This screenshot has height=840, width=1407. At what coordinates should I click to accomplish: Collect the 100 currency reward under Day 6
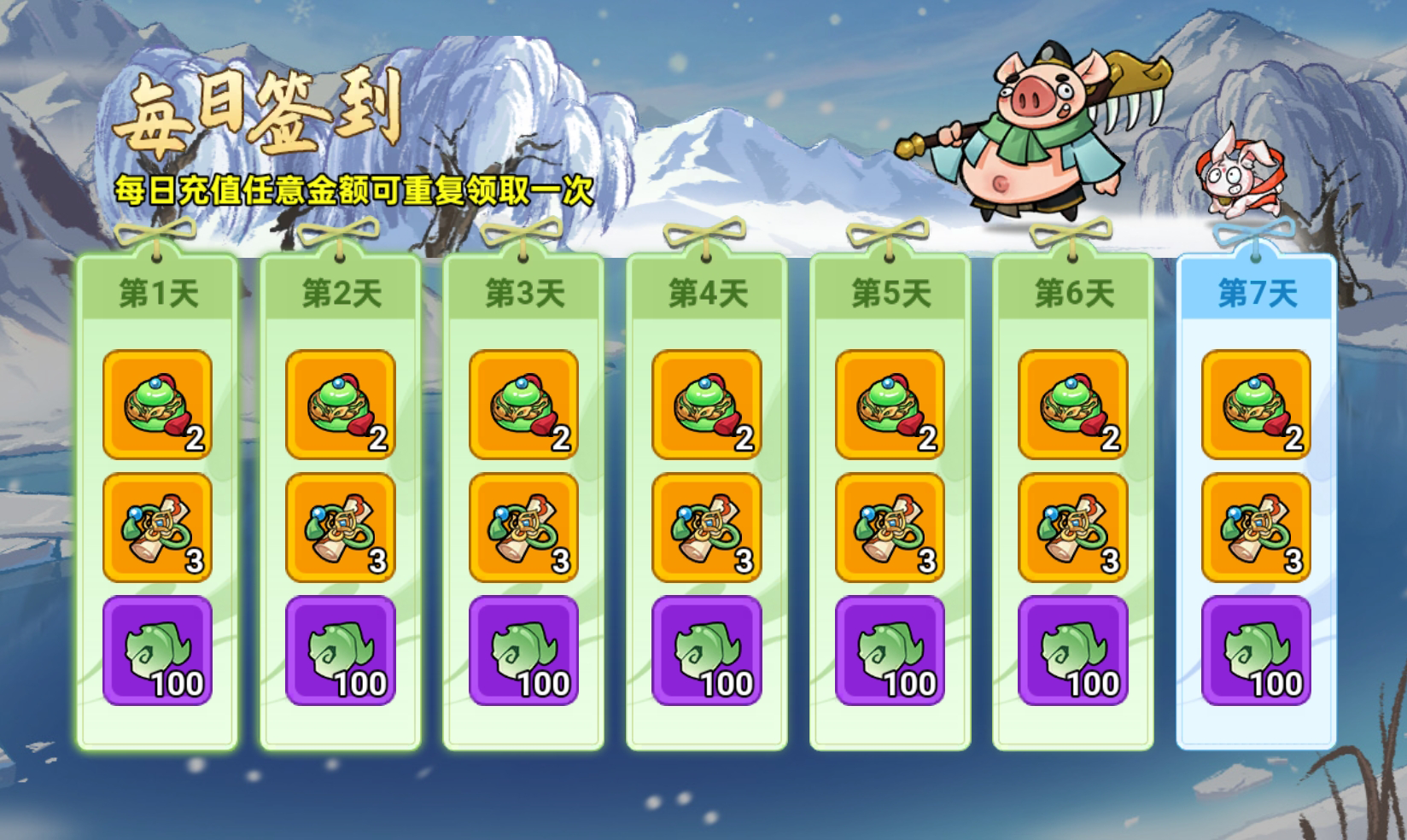[1071, 650]
